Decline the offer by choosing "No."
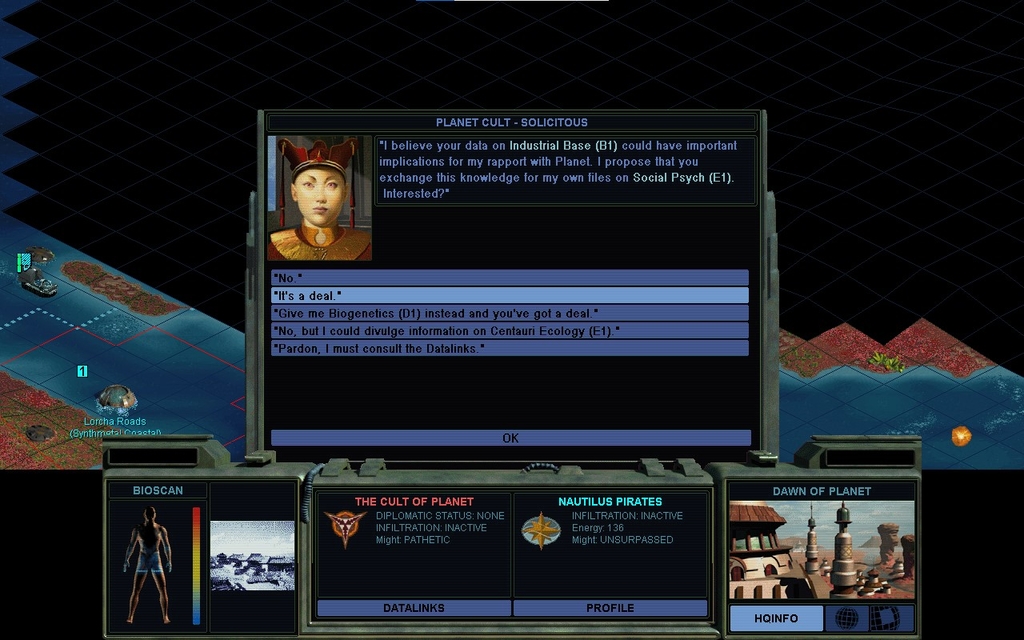1024x640 pixels. click(509, 277)
